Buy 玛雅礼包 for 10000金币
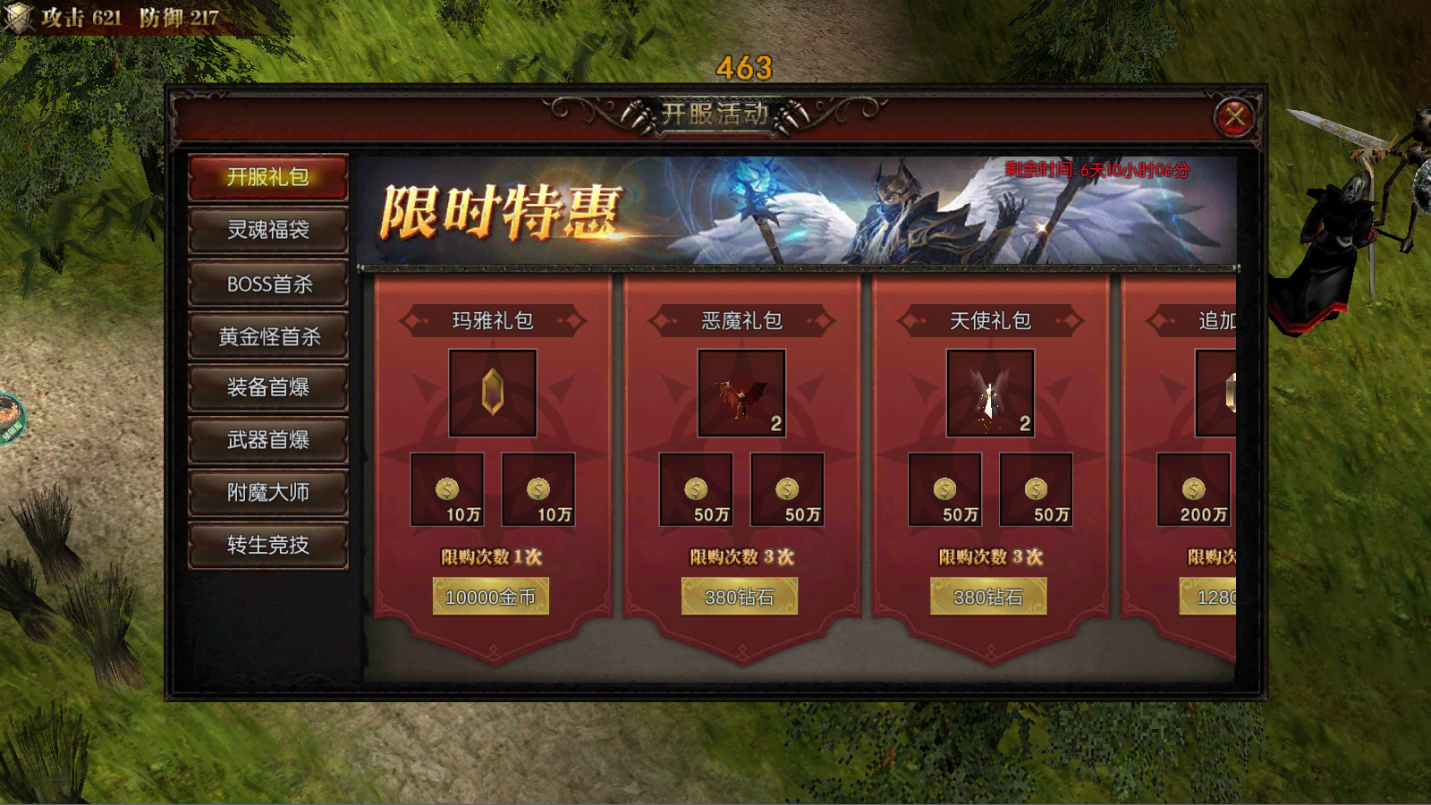This screenshot has height=805, width=1431. click(491, 597)
